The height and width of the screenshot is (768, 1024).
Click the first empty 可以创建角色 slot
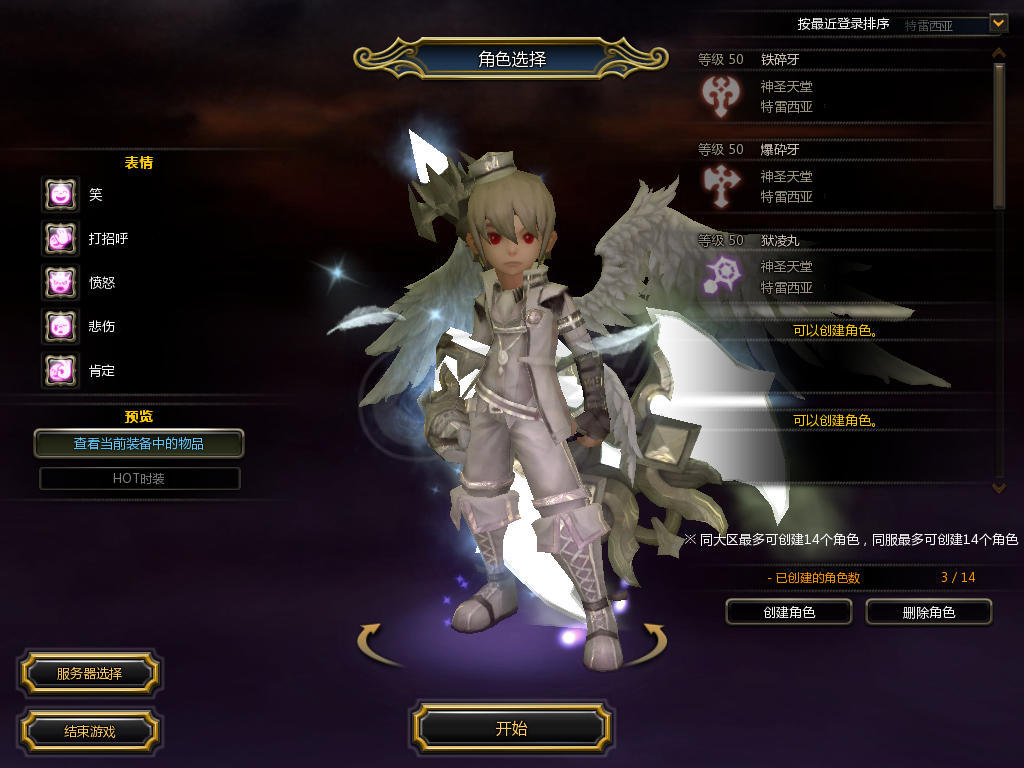[x=836, y=330]
